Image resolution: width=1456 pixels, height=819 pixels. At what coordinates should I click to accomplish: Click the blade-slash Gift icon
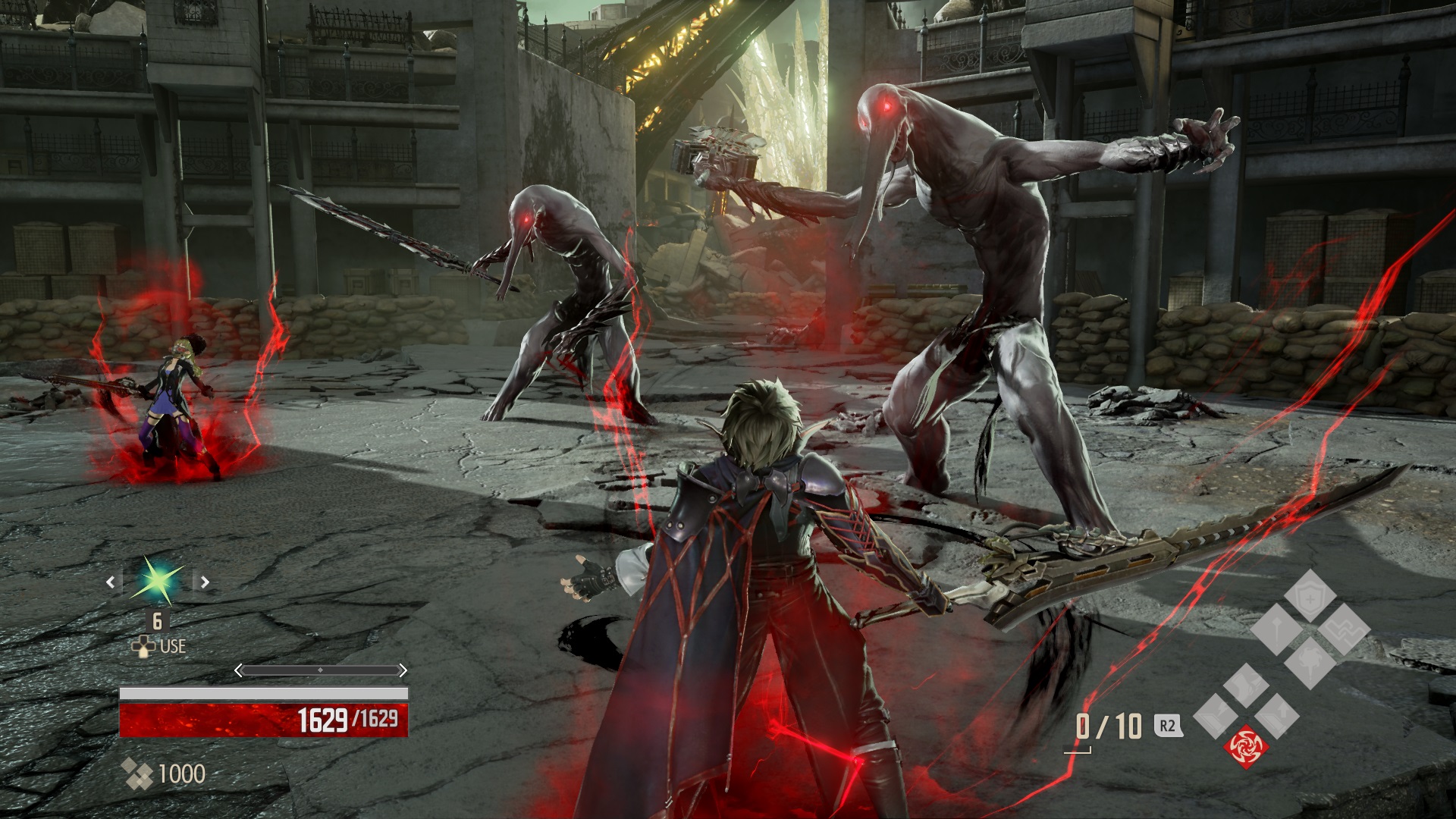pos(1246,687)
